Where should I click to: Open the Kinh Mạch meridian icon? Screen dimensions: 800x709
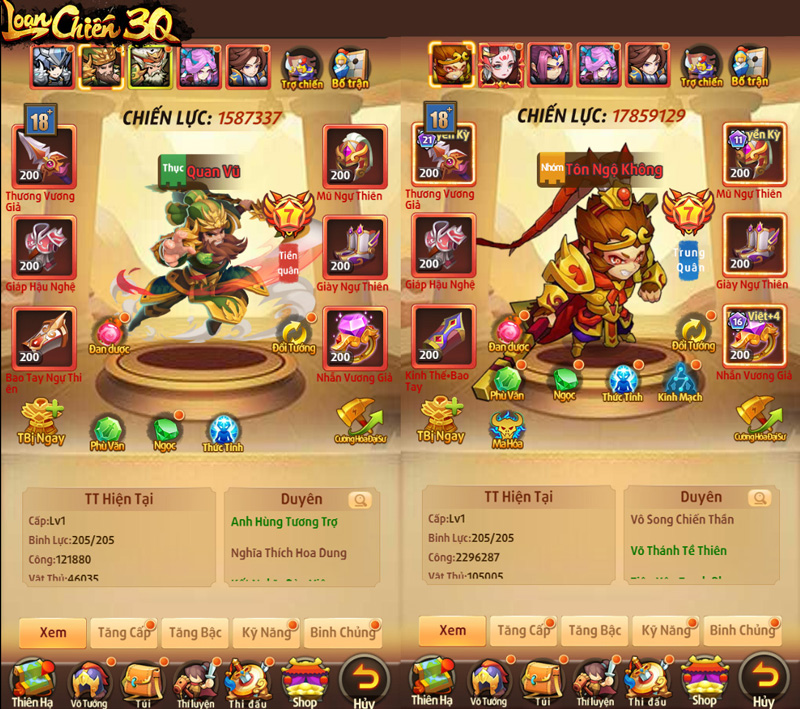click(679, 381)
